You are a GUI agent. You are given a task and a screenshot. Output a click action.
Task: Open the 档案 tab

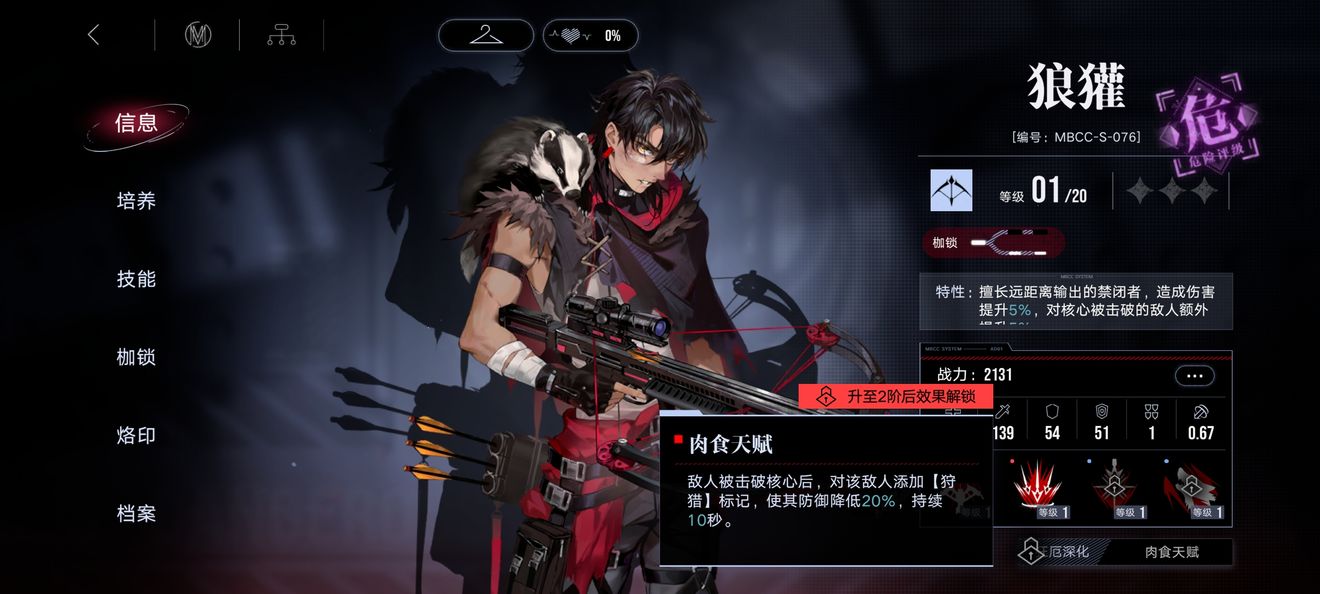(137, 513)
